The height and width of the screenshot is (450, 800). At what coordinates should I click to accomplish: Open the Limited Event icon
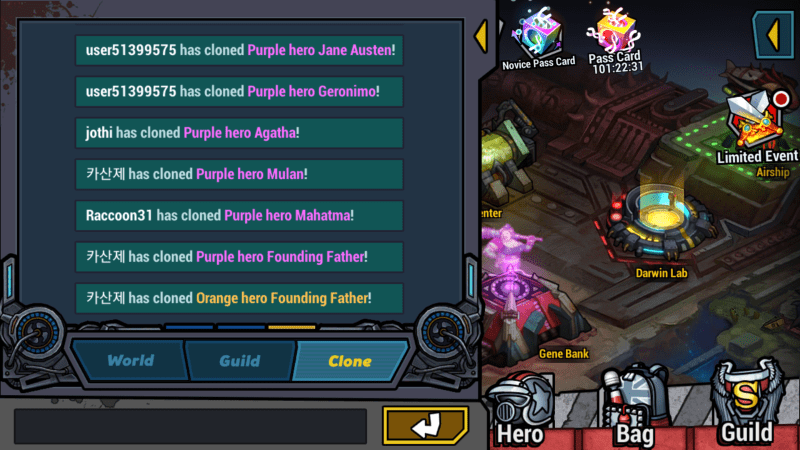tap(757, 127)
